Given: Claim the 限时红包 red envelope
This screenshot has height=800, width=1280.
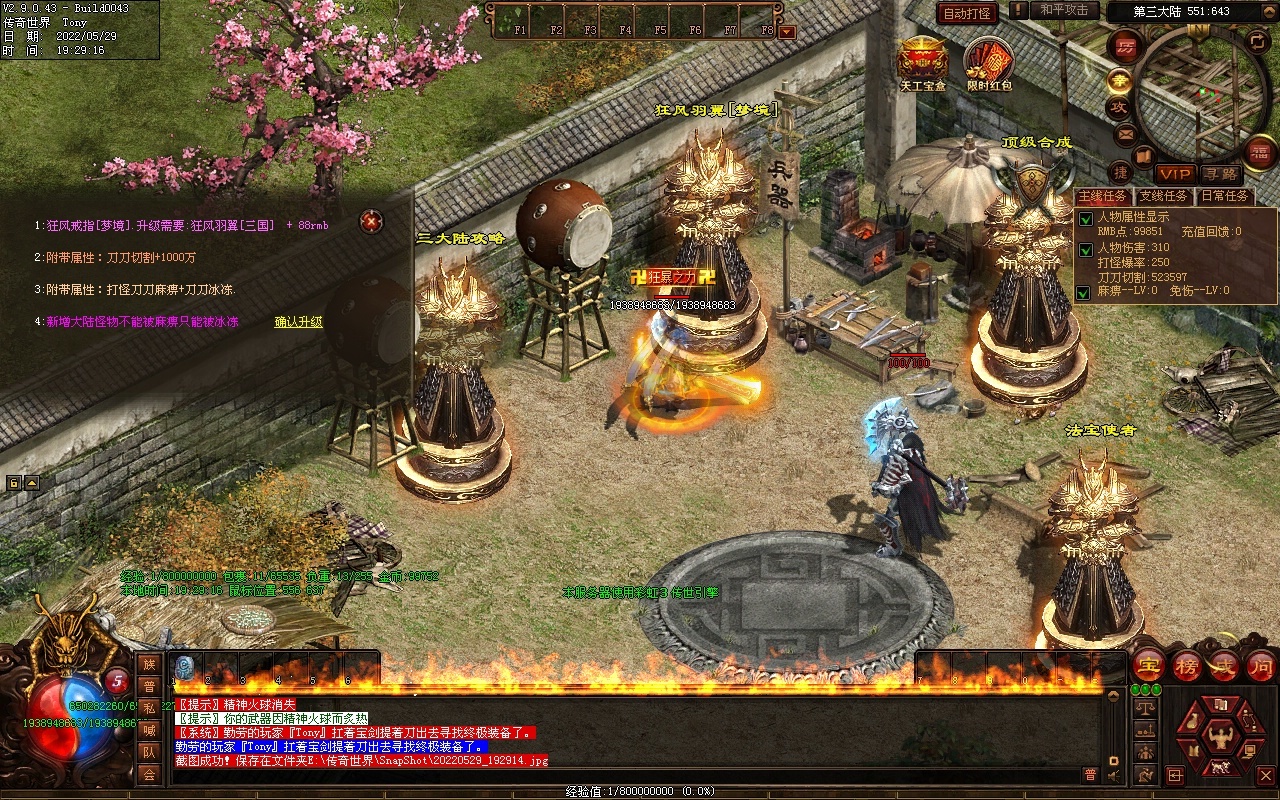Looking at the screenshot, I should (x=989, y=60).
